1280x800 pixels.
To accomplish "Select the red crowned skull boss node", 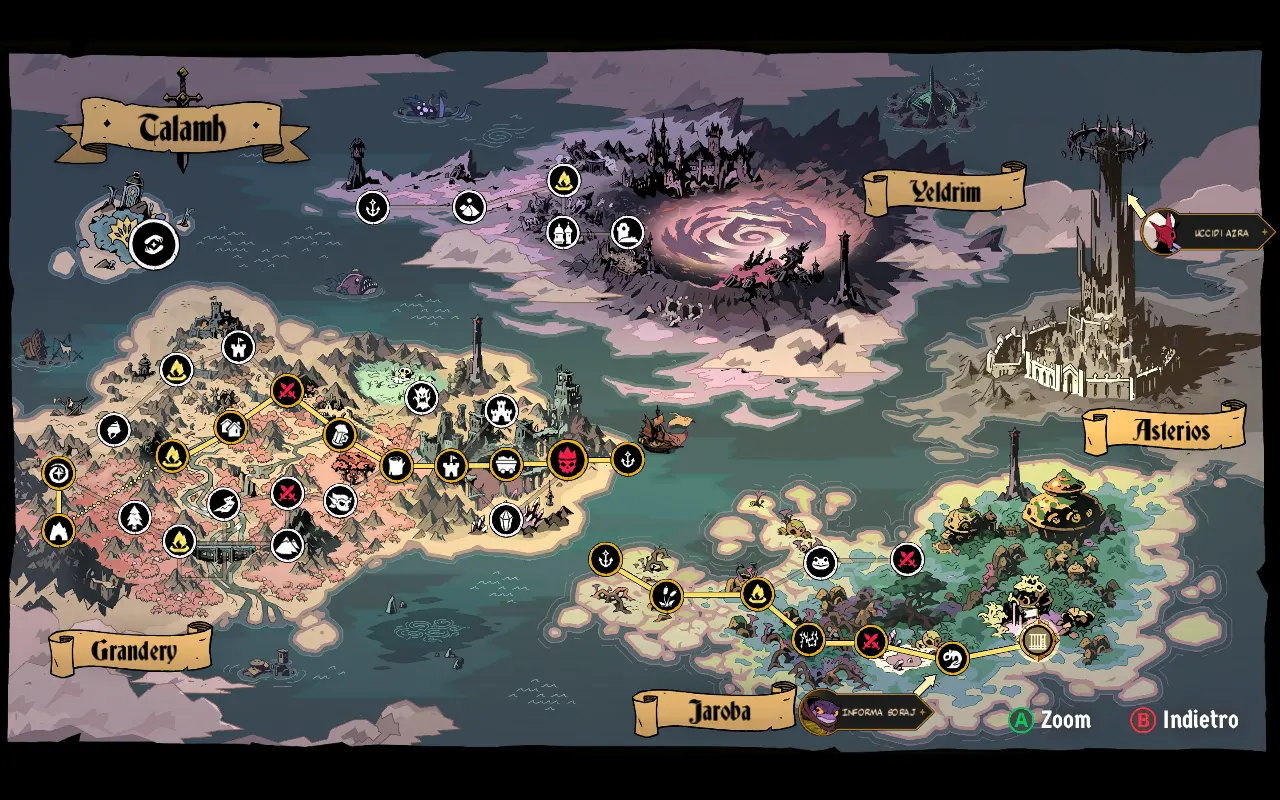I will coord(567,461).
